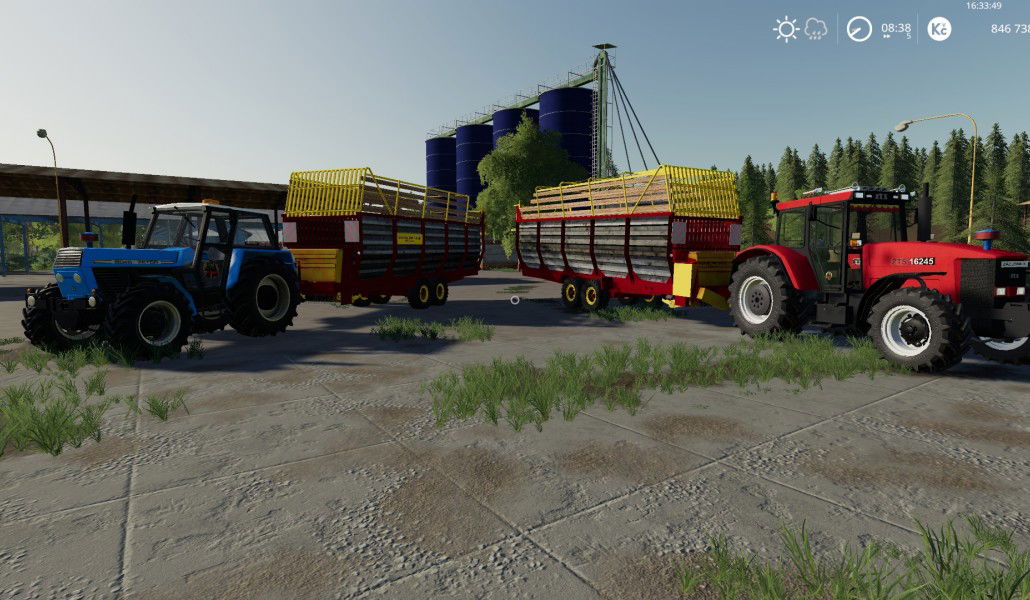Screen dimensions: 1030x600
Task: Open the in-game clock icon
Action: coord(859,29)
